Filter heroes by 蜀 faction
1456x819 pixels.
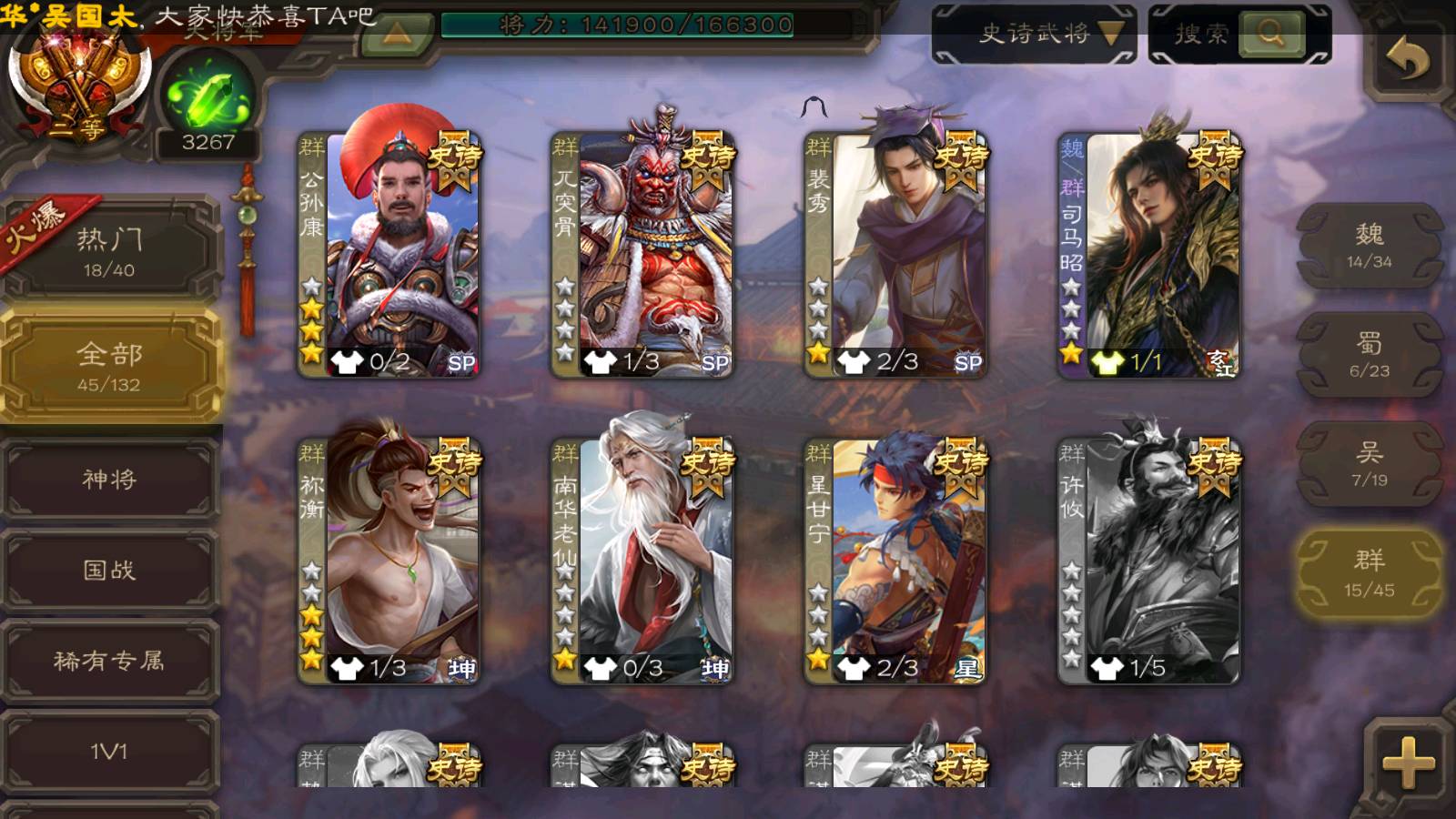[x=1369, y=355]
